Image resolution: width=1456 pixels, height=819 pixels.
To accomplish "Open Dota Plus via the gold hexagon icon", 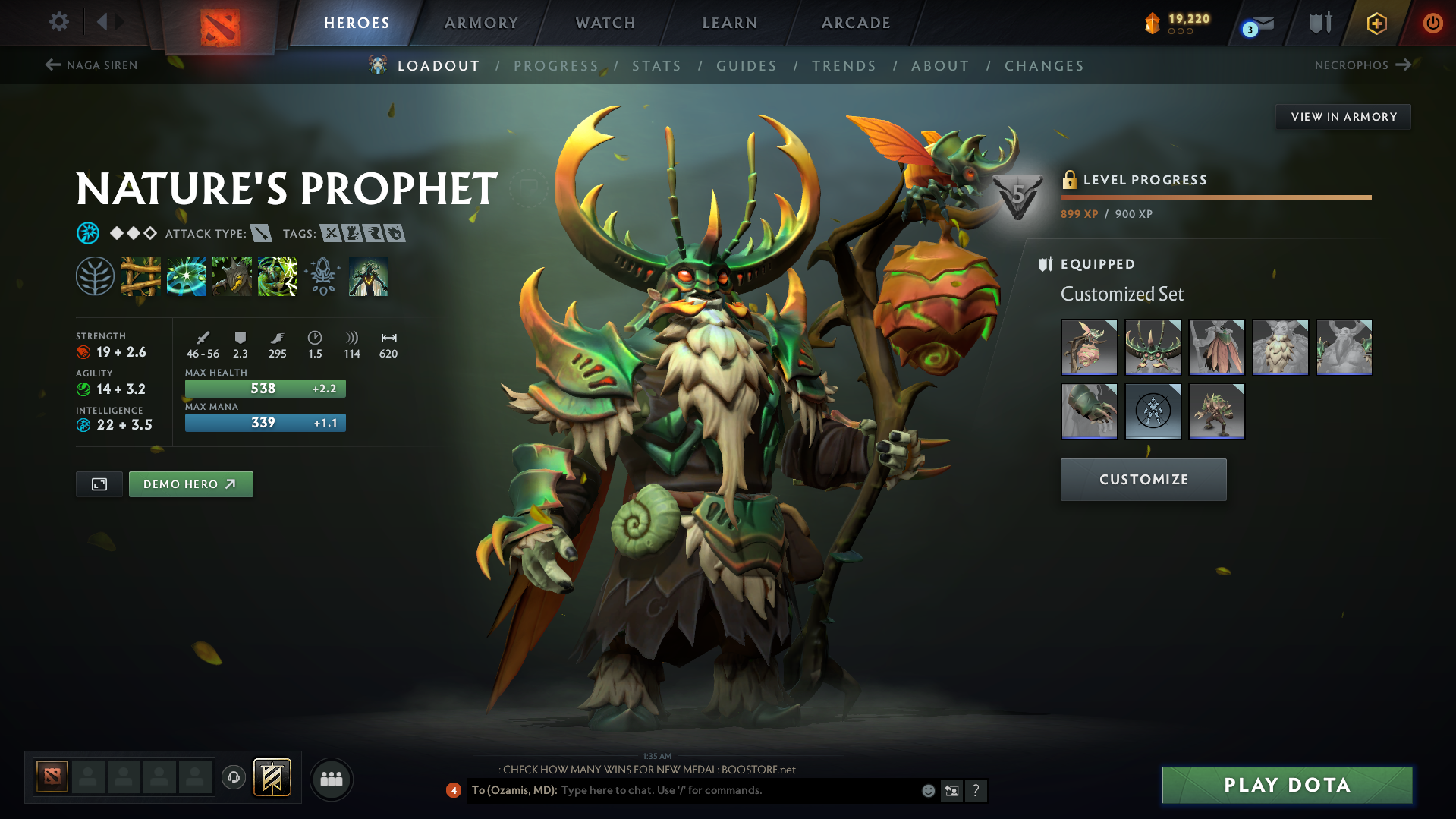I will tap(1376, 23).
